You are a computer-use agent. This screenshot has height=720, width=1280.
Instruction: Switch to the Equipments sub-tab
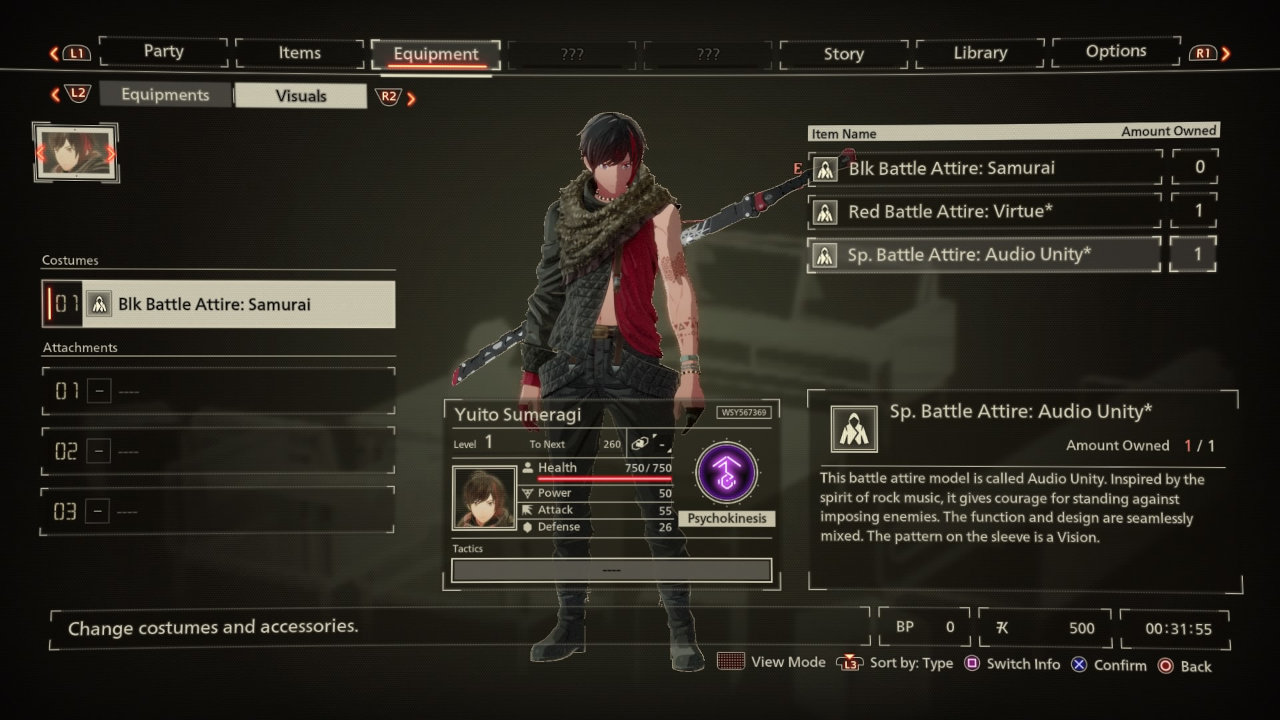point(165,95)
